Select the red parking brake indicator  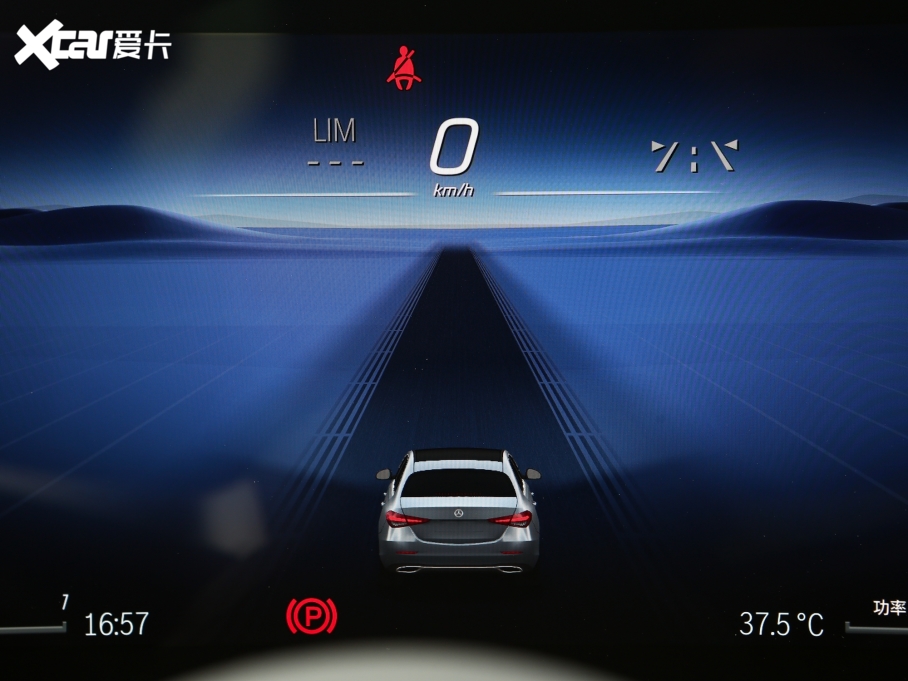pos(312,615)
